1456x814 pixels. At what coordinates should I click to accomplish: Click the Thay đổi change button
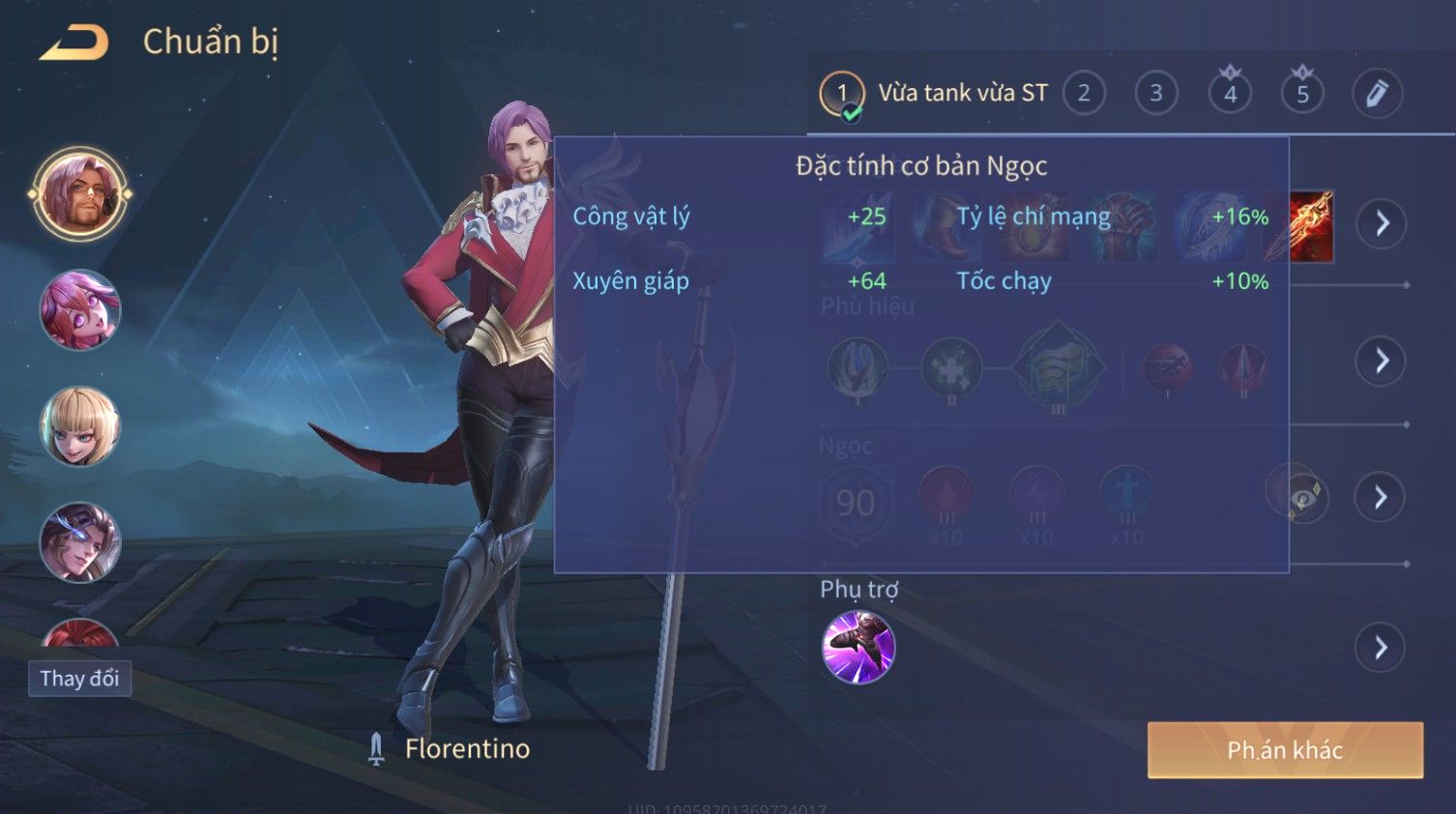[x=79, y=679]
